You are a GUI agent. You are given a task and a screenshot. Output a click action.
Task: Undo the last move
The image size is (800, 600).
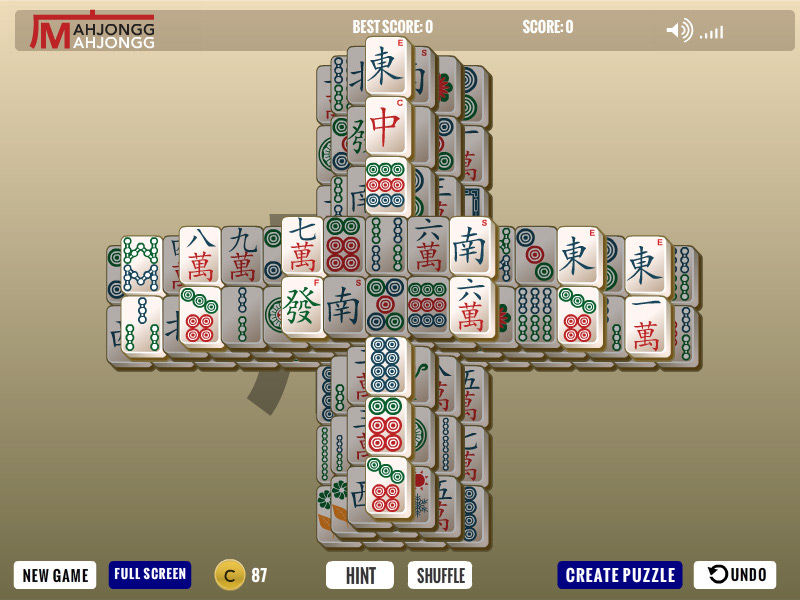pyautogui.click(x=735, y=575)
